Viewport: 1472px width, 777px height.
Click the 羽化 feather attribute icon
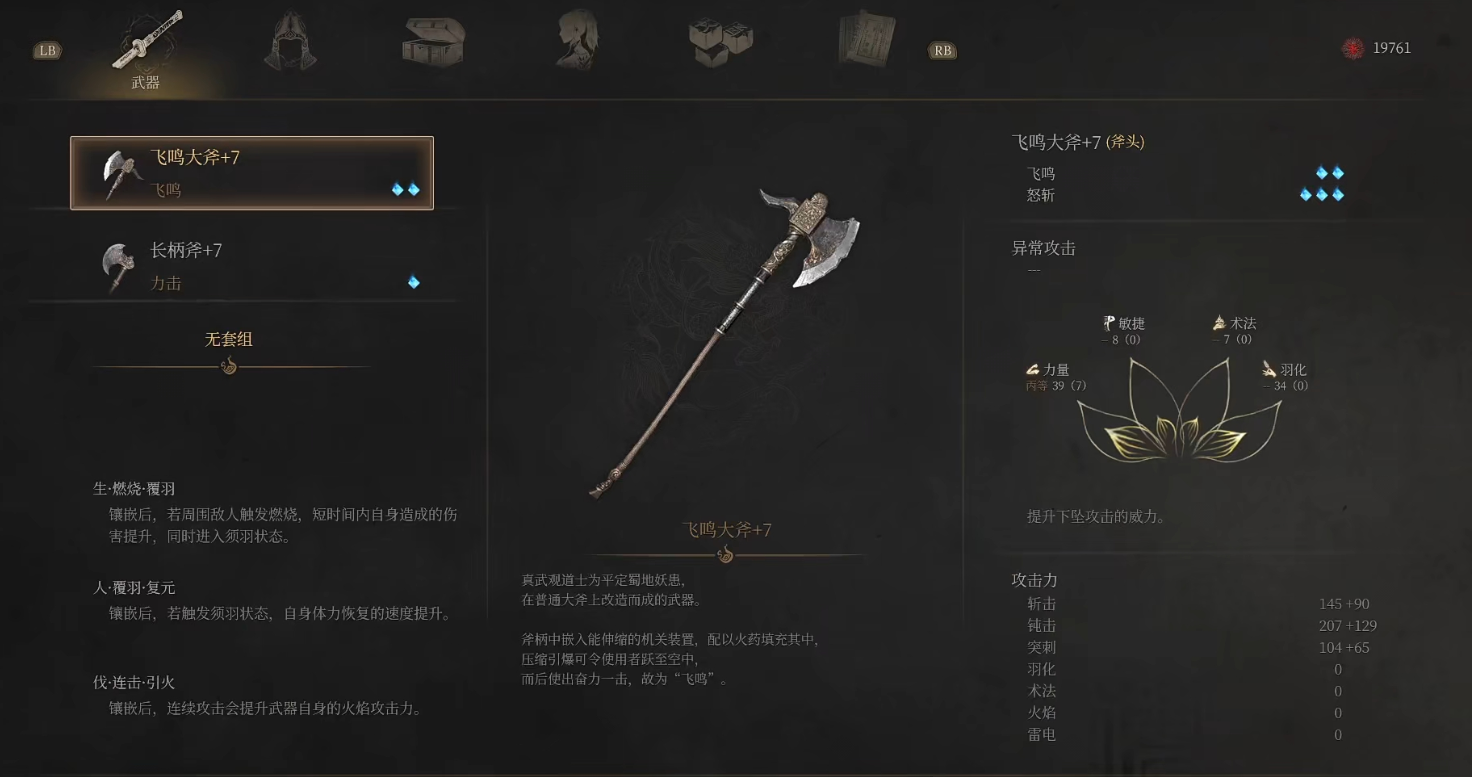1268,369
